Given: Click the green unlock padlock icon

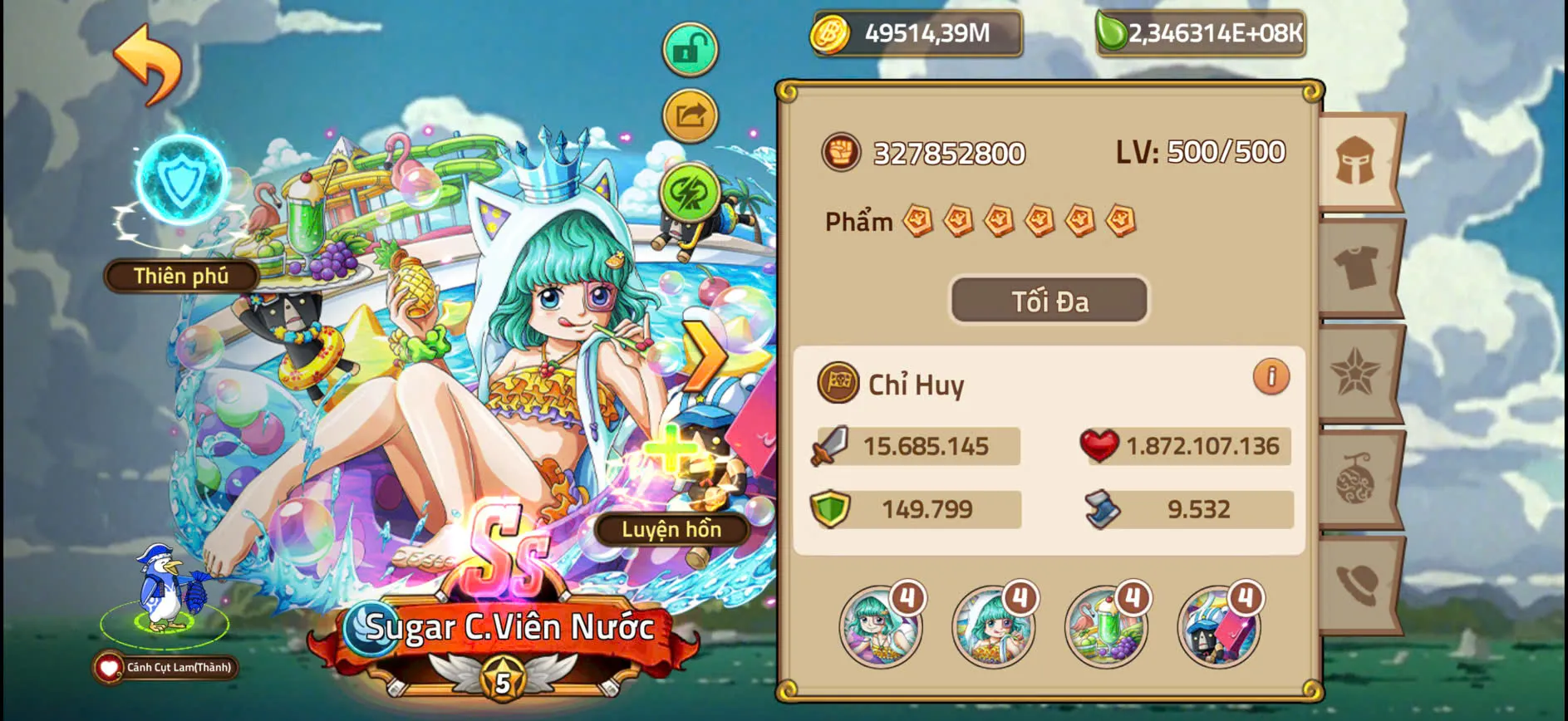Looking at the screenshot, I should [690, 49].
